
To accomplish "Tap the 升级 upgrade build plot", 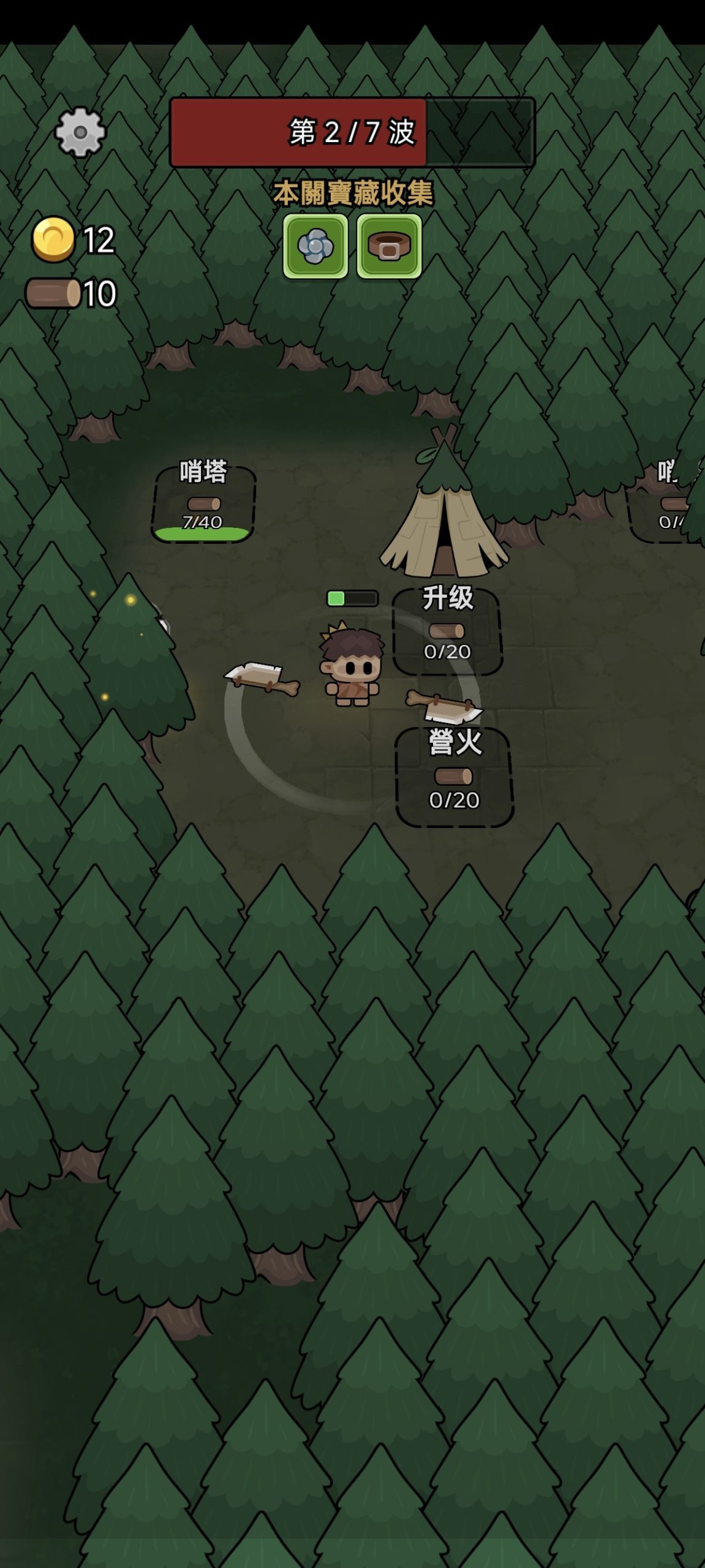I will click(448, 631).
